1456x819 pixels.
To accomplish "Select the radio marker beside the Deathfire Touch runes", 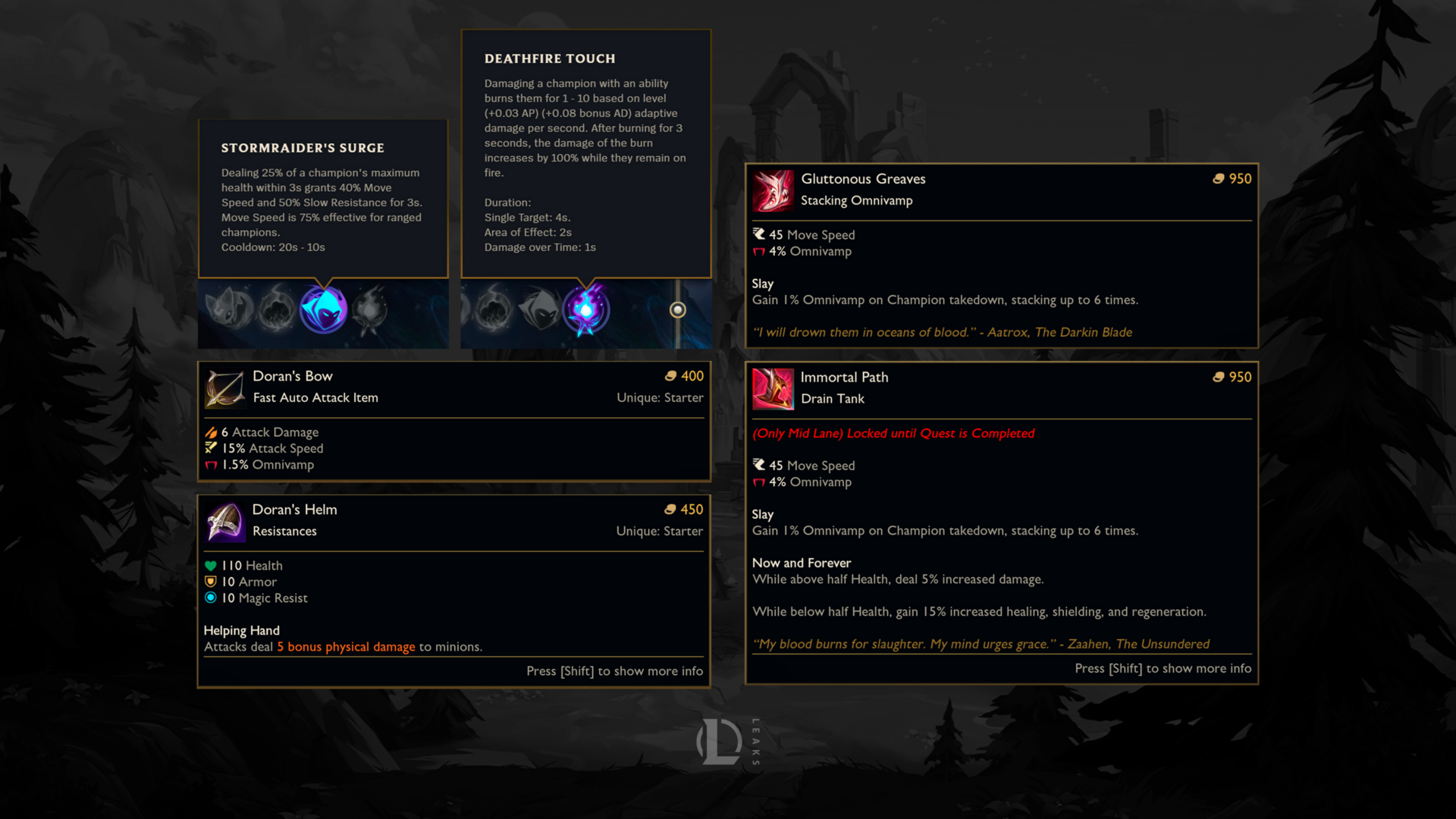I will pyautogui.click(x=677, y=309).
